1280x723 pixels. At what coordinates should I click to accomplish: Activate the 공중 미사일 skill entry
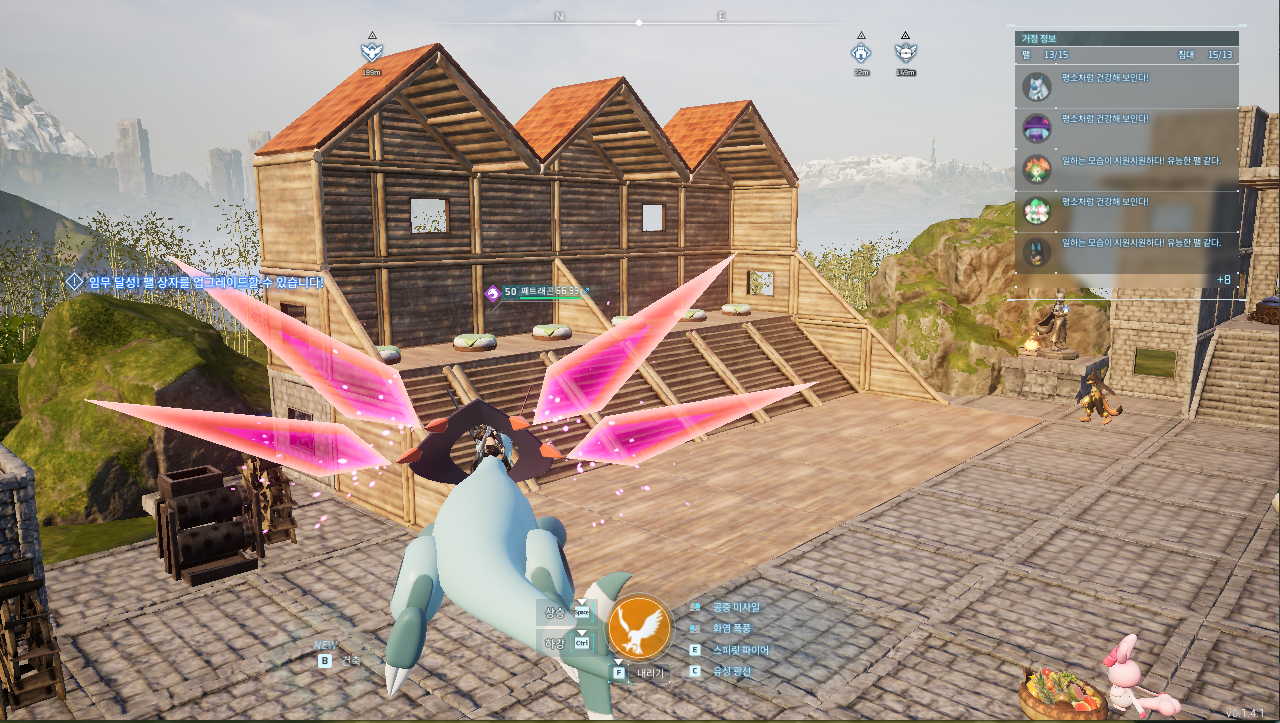[735, 607]
